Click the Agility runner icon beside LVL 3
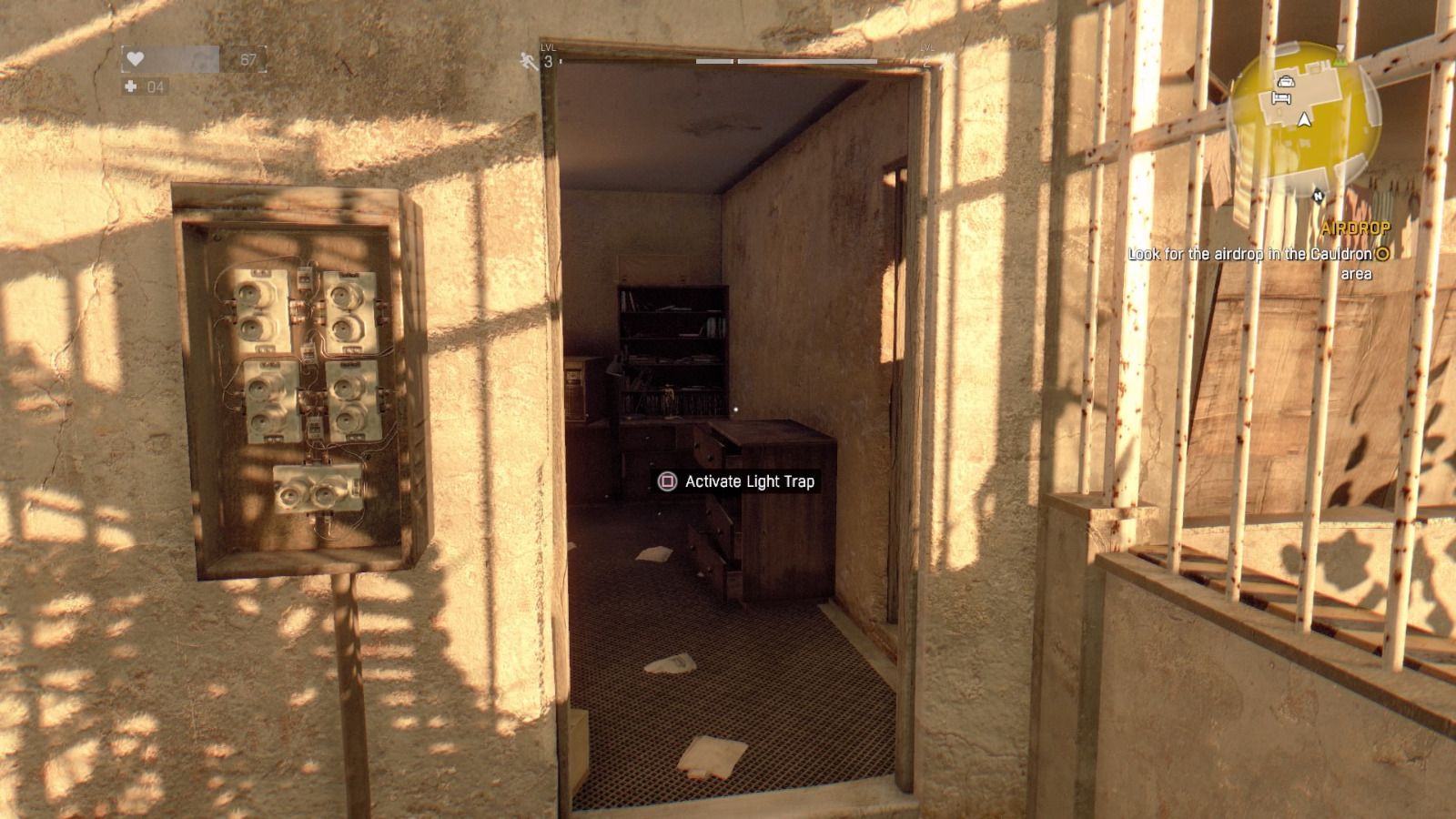1456x819 pixels. point(526,59)
